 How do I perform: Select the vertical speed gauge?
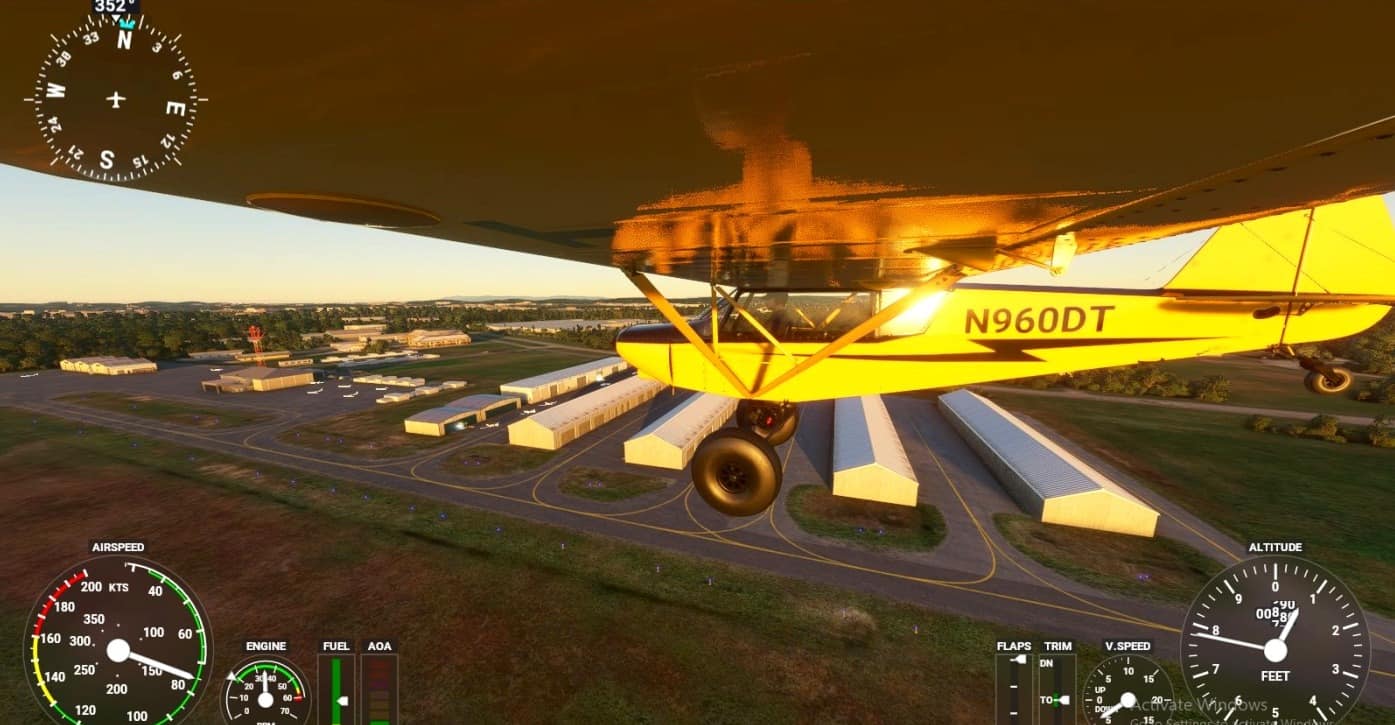point(1127,694)
